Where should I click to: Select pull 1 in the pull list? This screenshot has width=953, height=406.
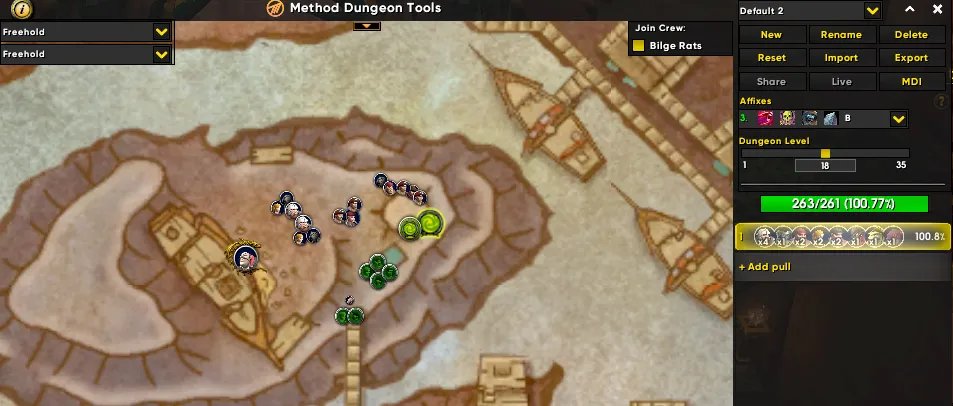(x=842, y=237)
